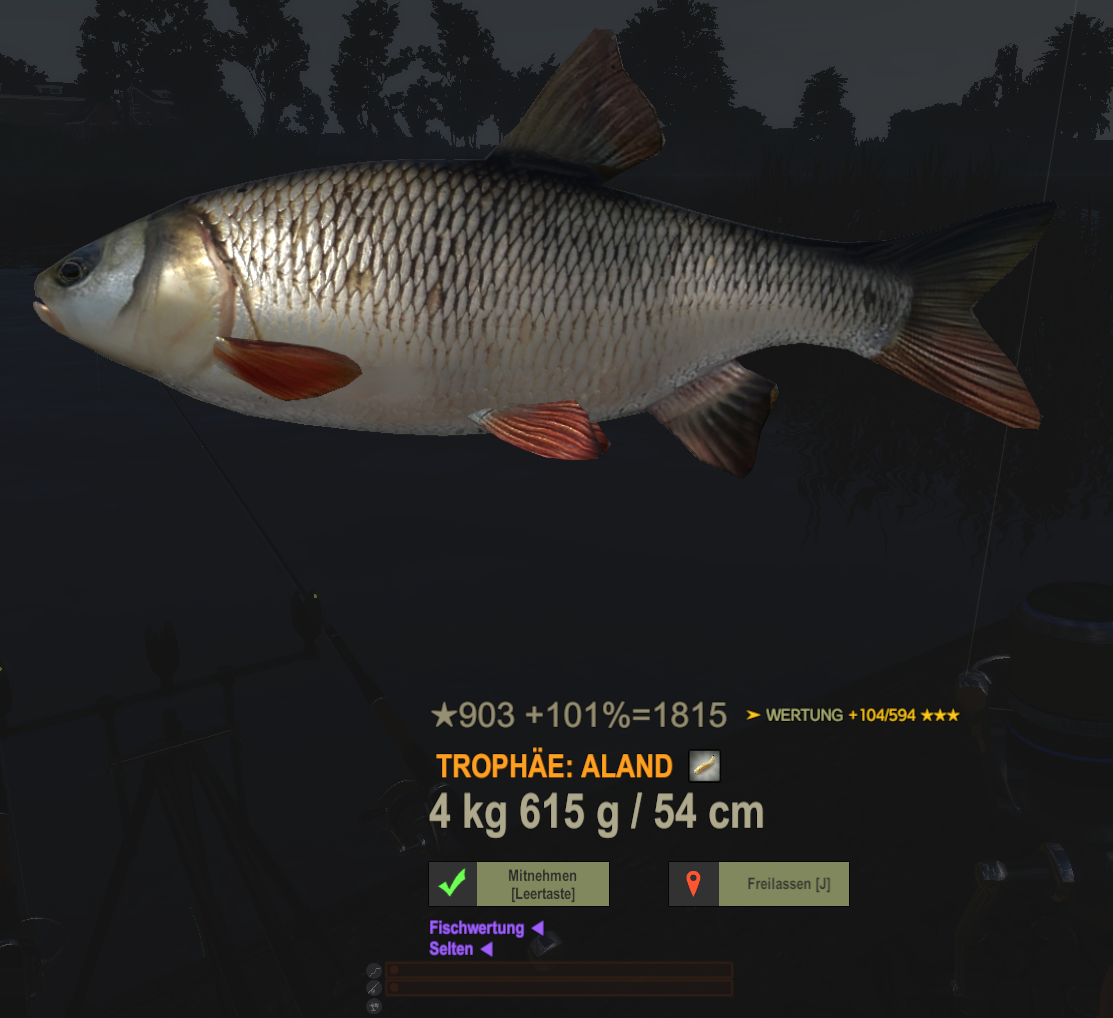This screenshot has height=1018, width=1113.
Task: Click the bait icon beside Trophäe: Aland
Action: 704,766
